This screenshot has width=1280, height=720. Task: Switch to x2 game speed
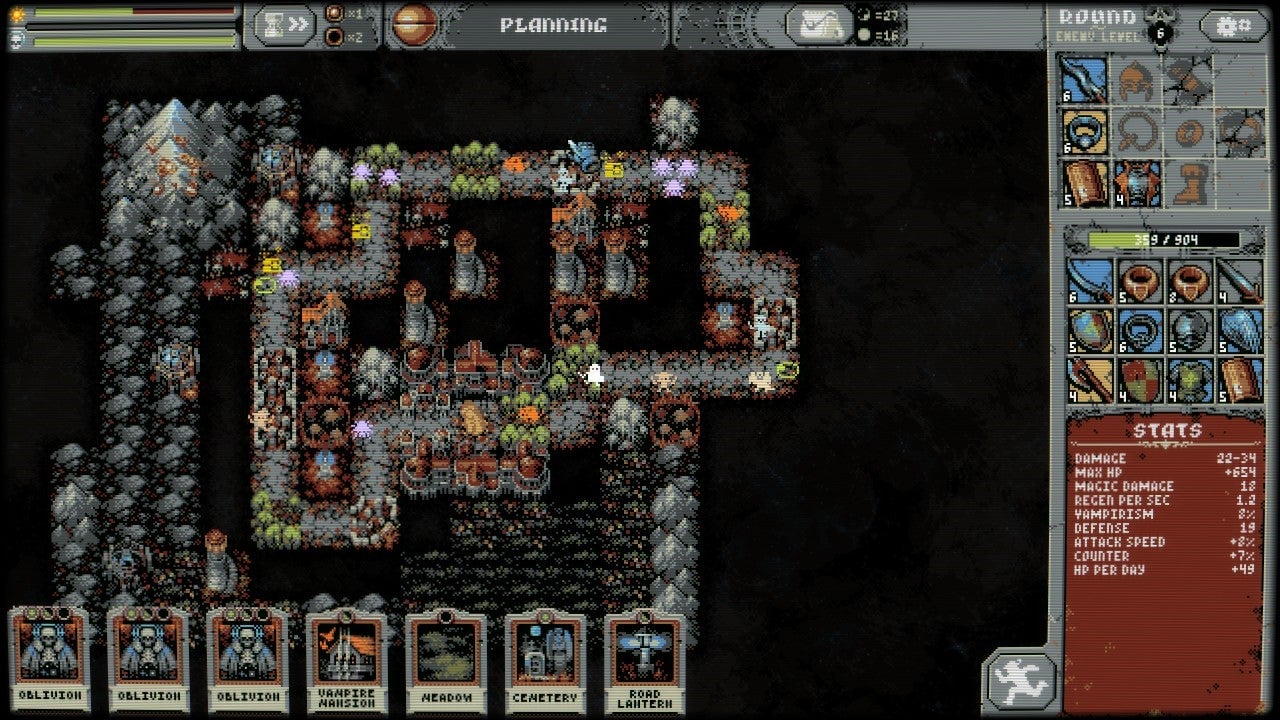click(x=334, y=36)
